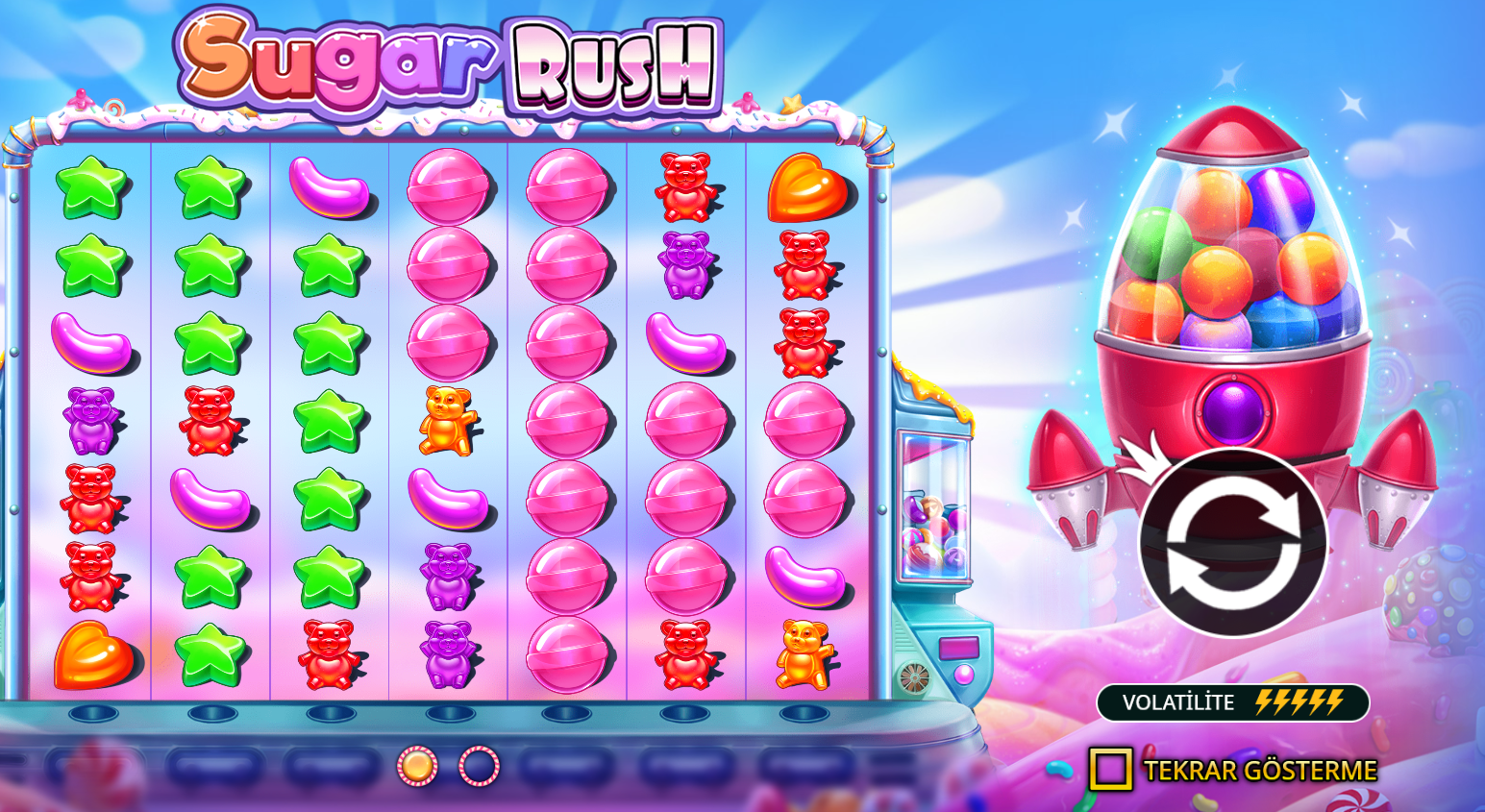The height and width of the screenshot is (812, 1485).
Task: Select the empty candy-striped pagination dot
Action: click(x=478, y=766)
